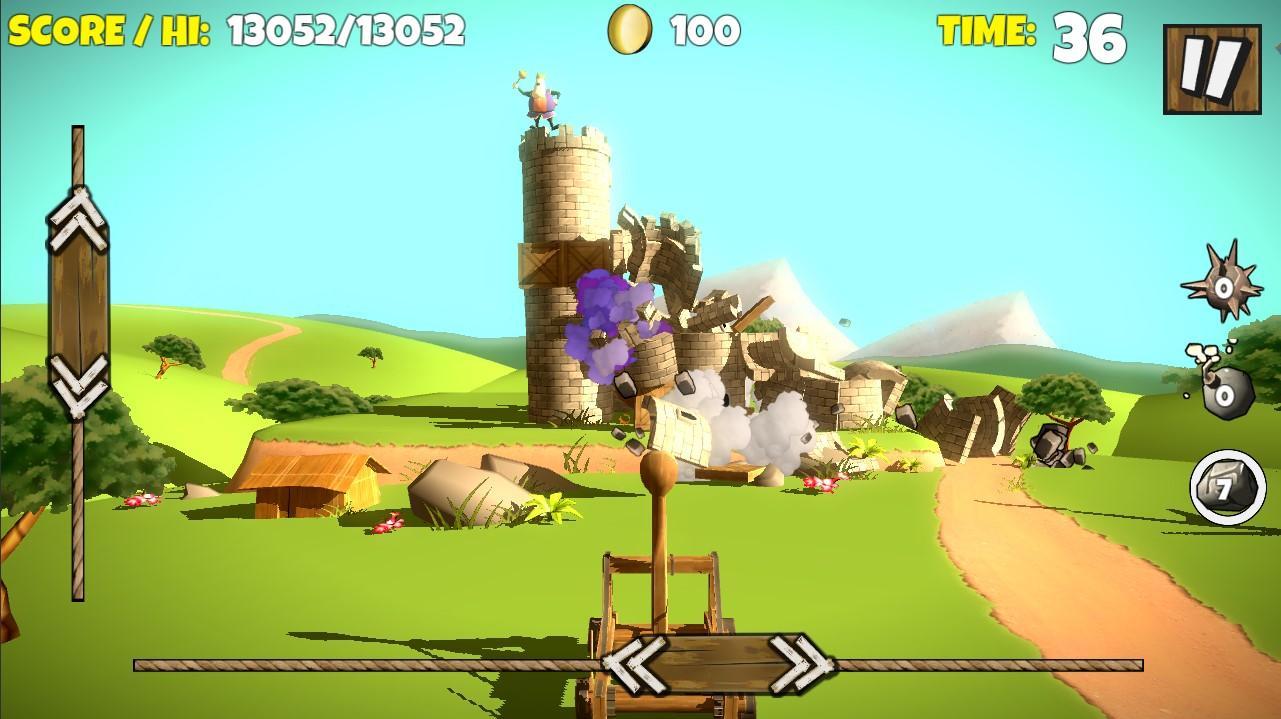Click the down arrows on the vertical slider

78,385
